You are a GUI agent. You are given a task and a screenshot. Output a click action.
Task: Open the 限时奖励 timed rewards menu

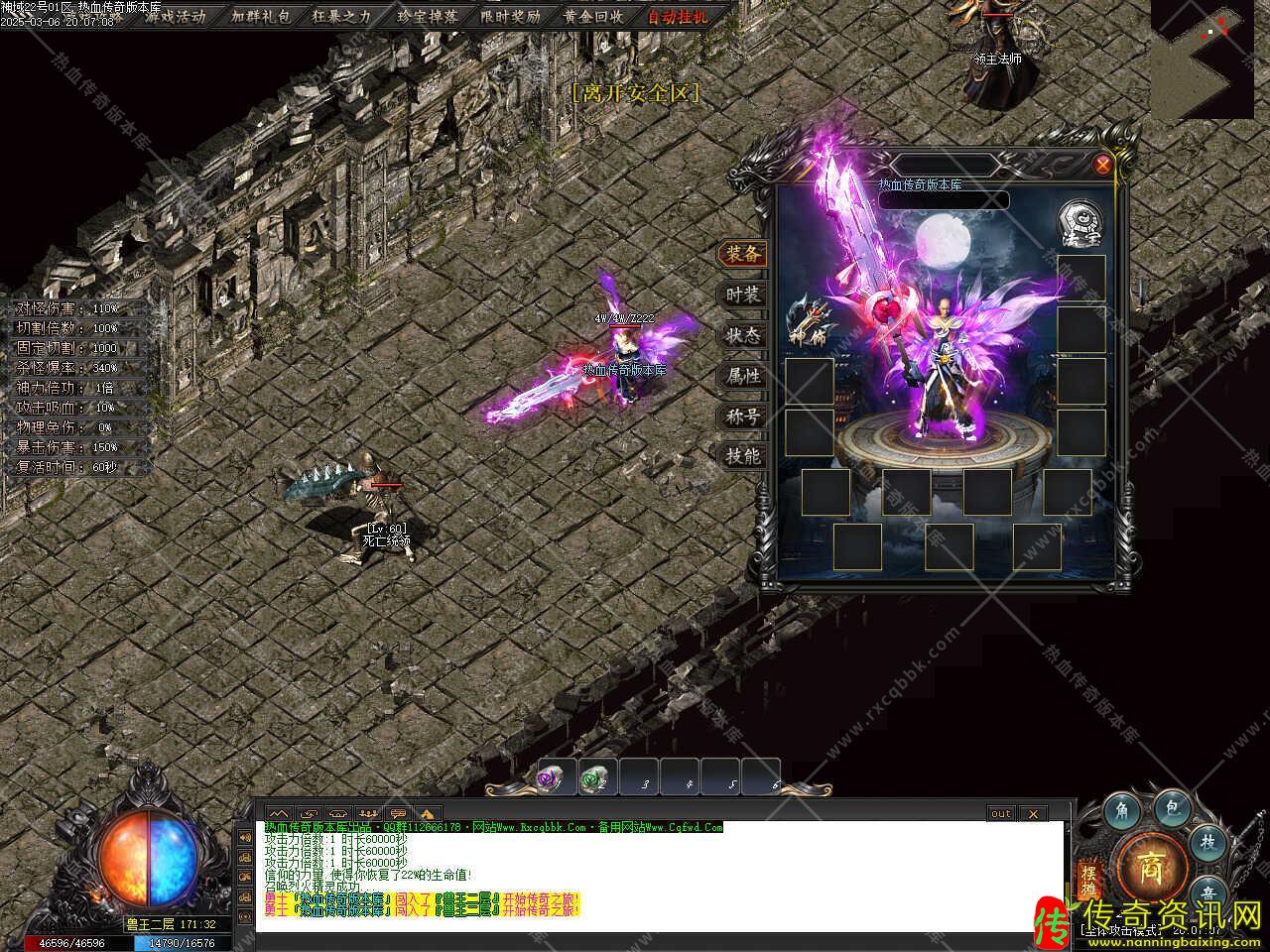510,16
